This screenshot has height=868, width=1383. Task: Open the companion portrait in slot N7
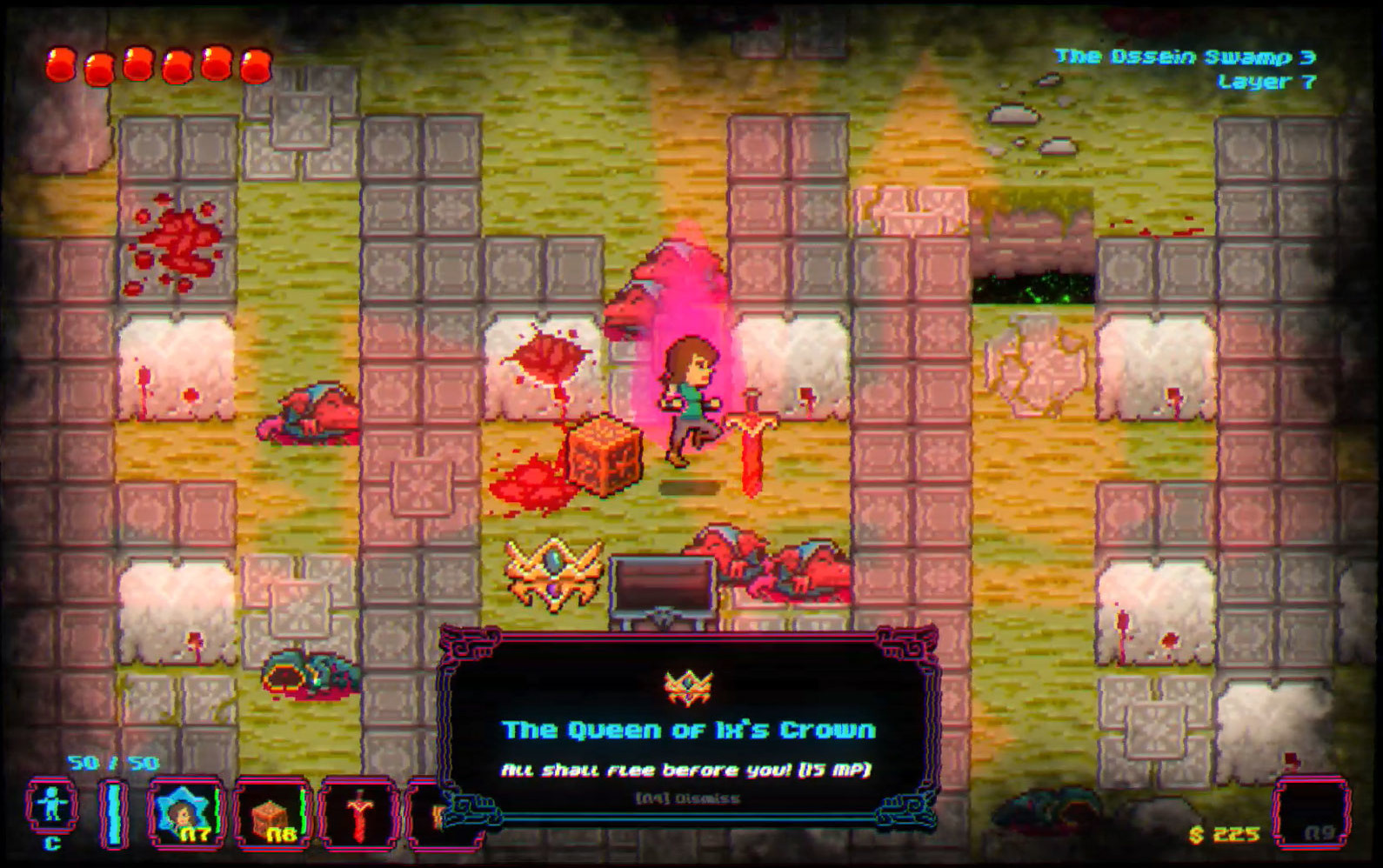[x=185, y=810]
